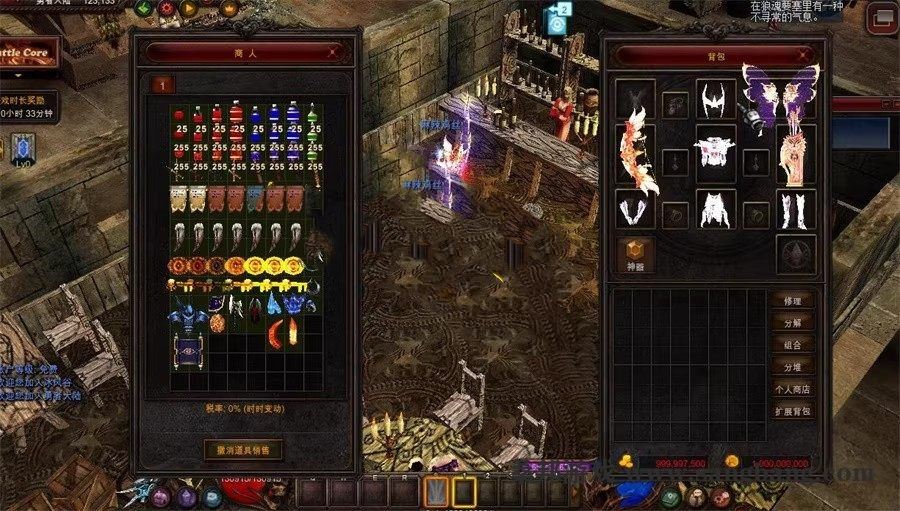Open the 神器 artifact button
Screen dimensions: 900x511
click(x=635, y=254)
